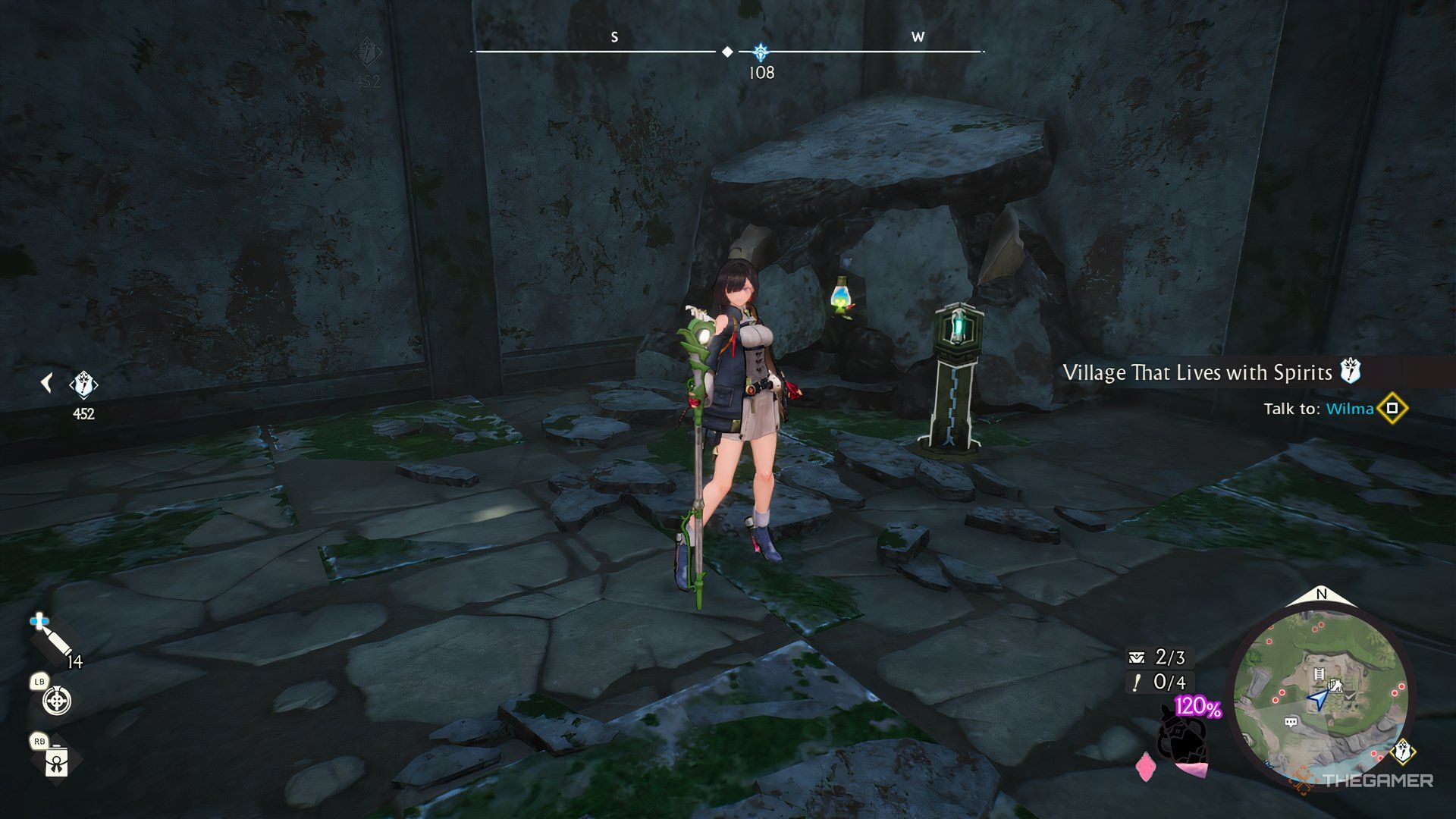Screen dimensions: 1456x819
Task: Click the quest shield icon beside the minimap
Action: (x=1404, y=753)
